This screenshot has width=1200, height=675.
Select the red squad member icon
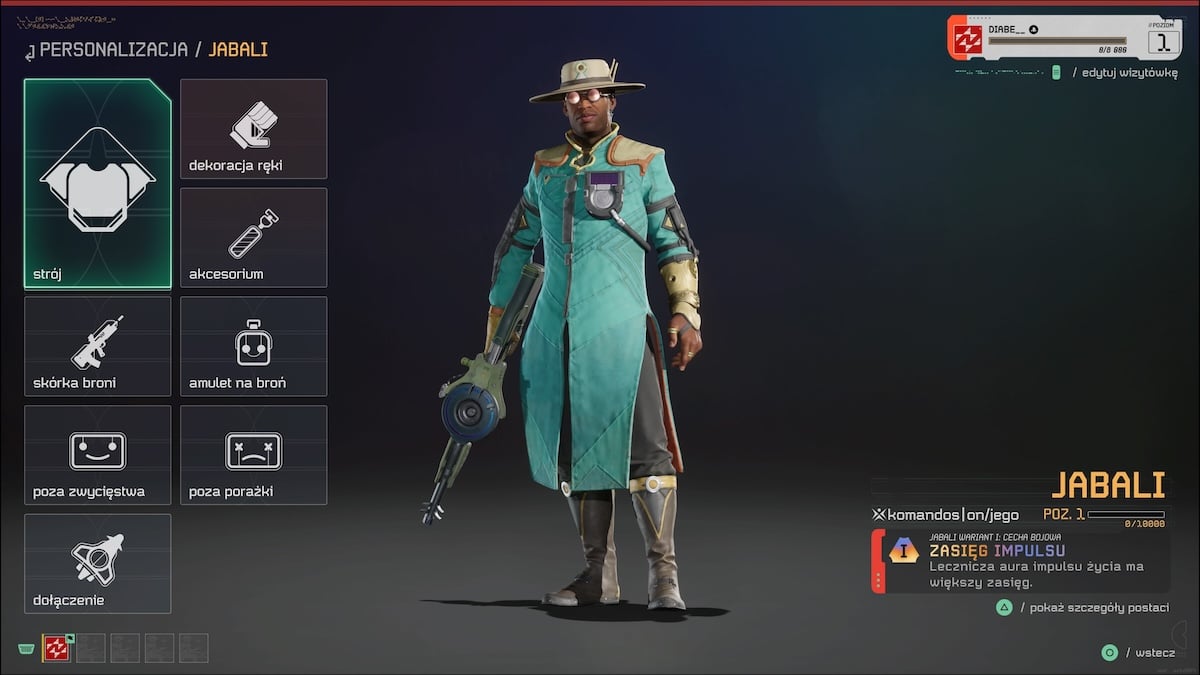pos(57,648)
